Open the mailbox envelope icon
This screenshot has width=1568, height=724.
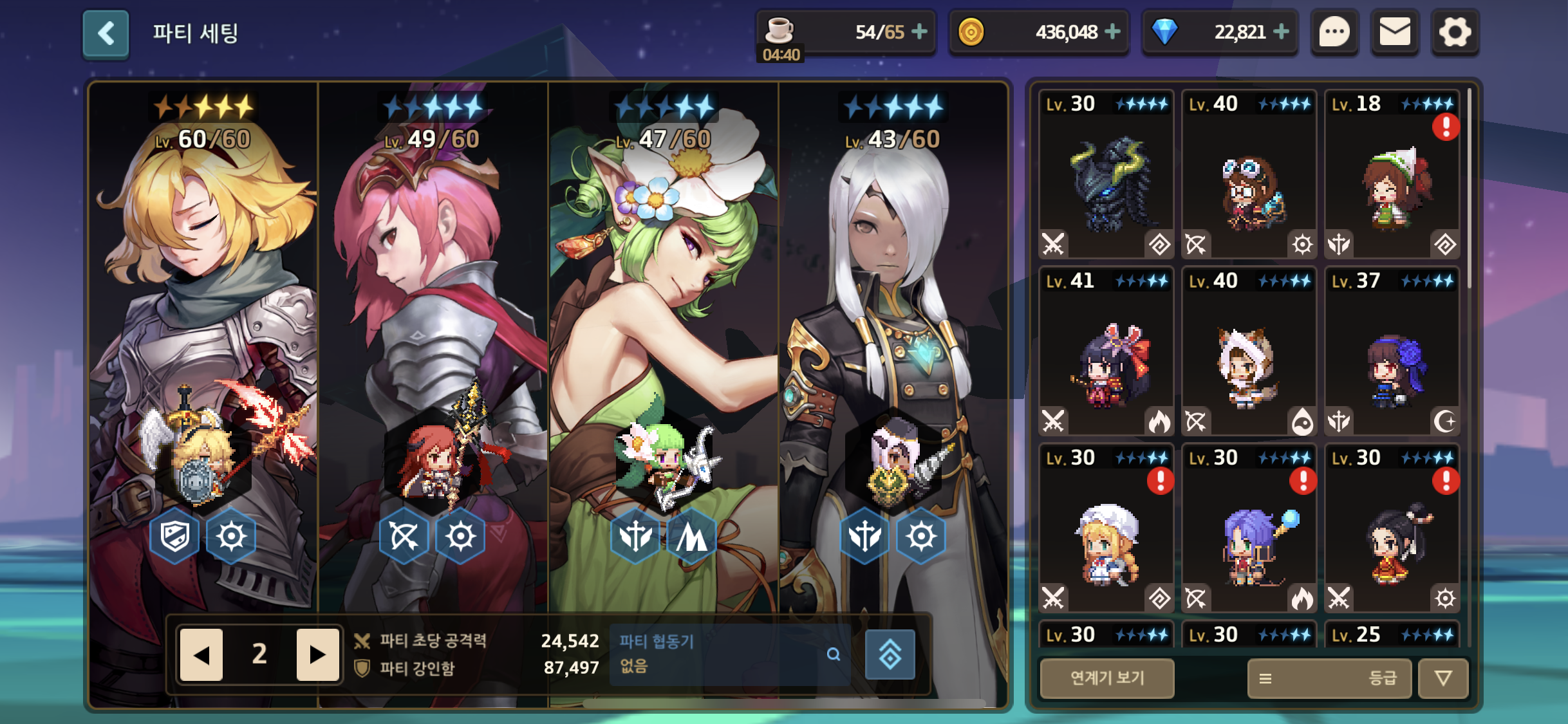point(1395,32)
